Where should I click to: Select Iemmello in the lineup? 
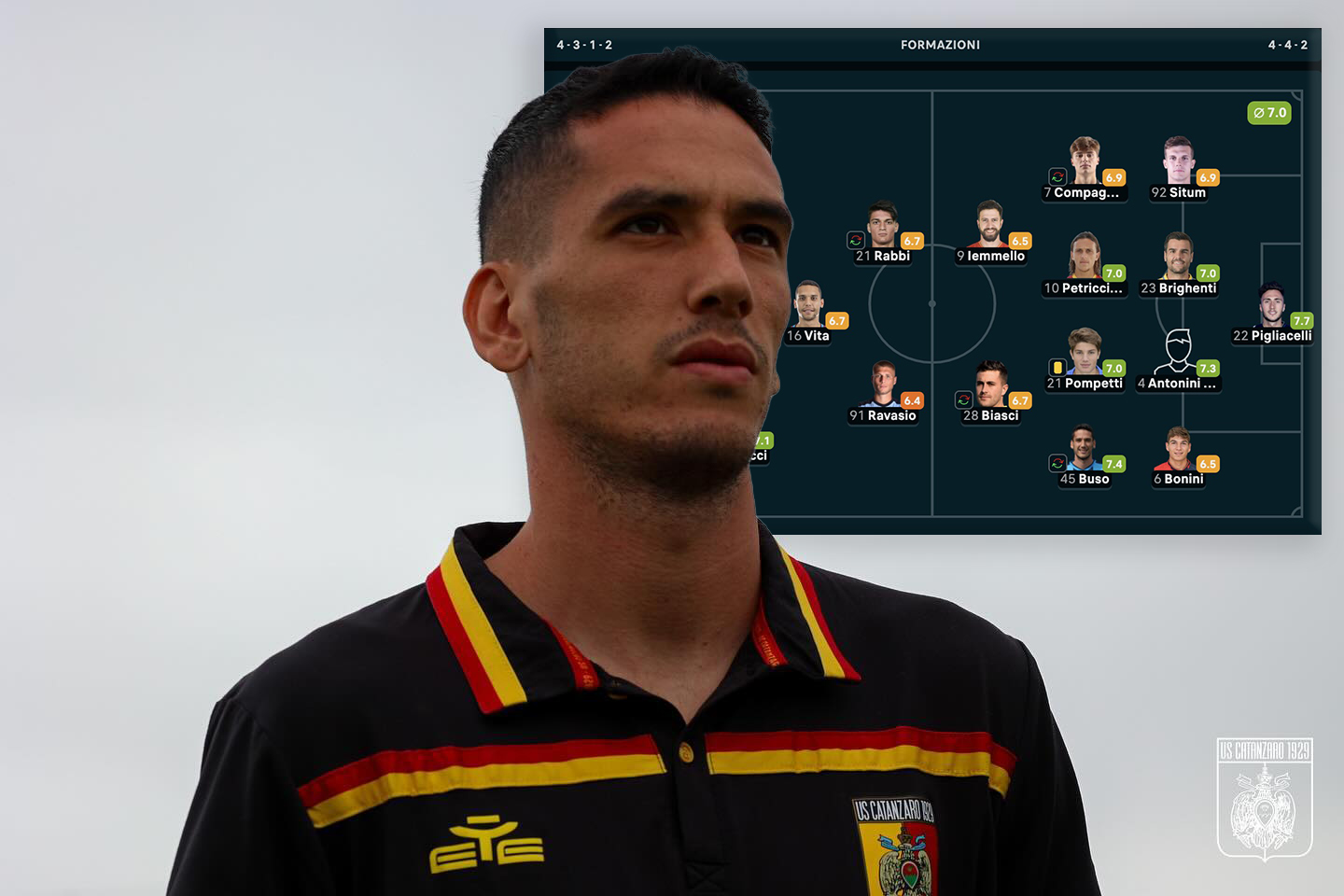[990, 224]
